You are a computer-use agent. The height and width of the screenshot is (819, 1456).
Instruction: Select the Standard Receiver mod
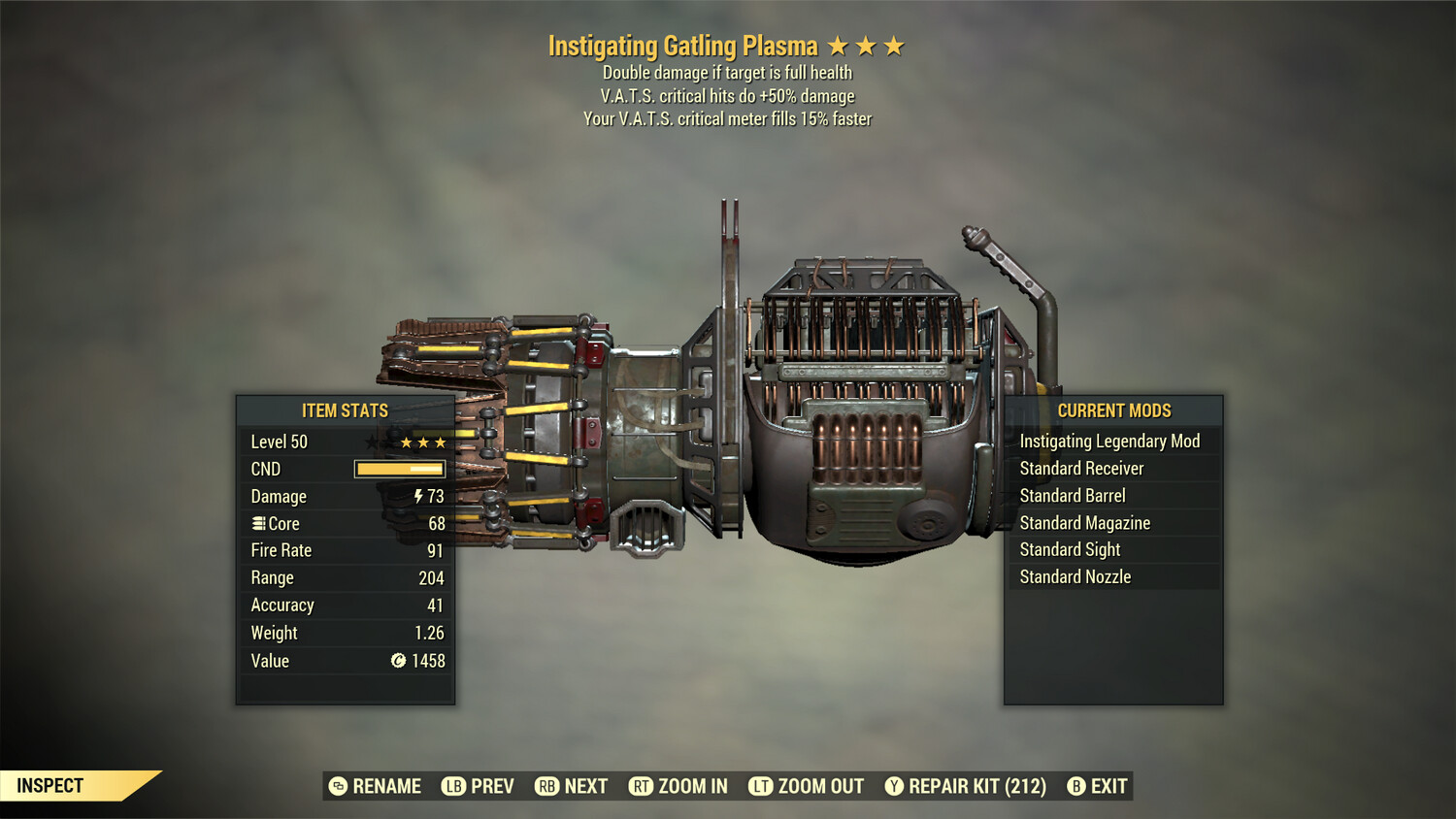point(1082,468)
